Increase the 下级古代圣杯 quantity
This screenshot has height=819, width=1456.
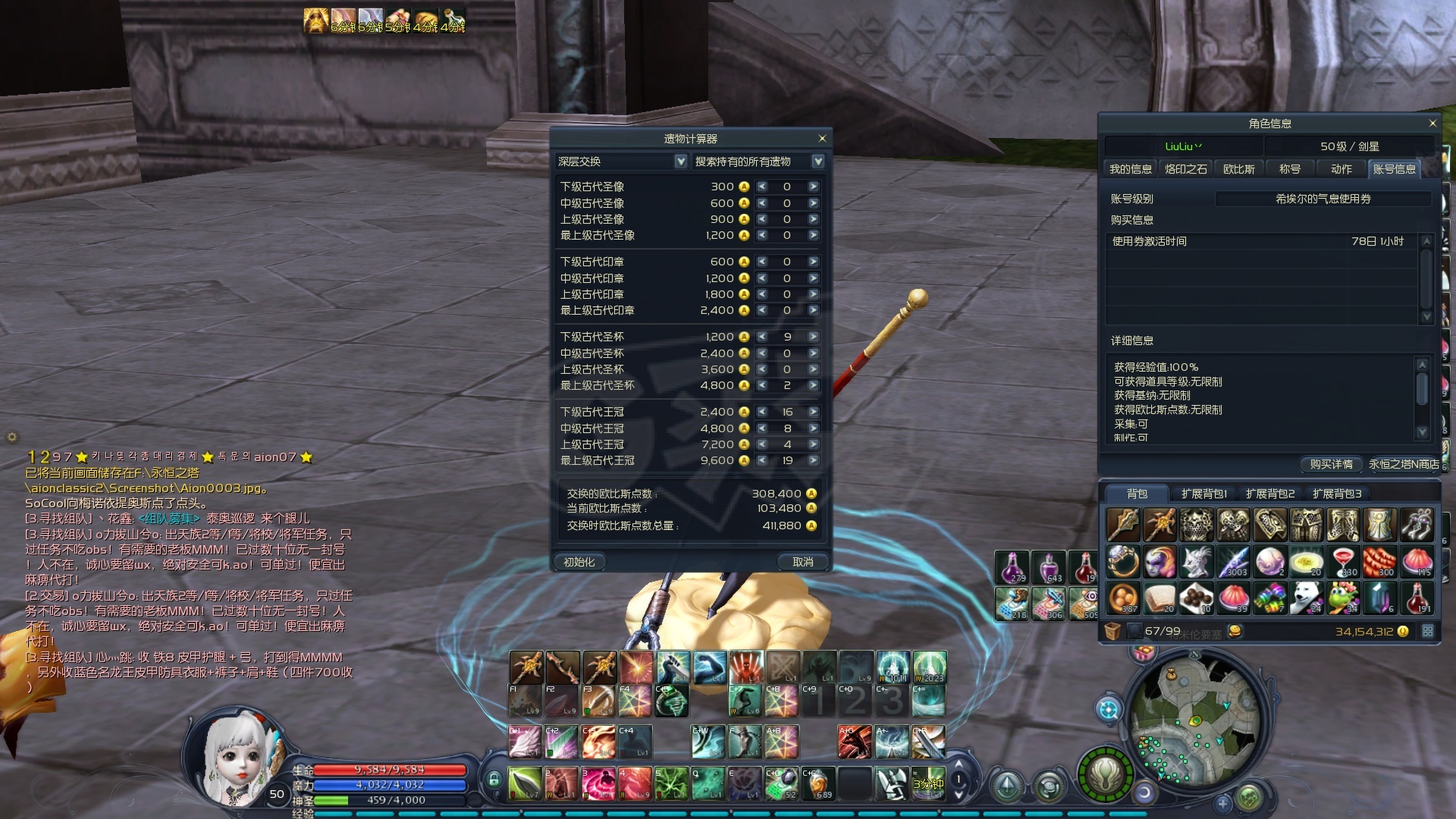[813, 337]
